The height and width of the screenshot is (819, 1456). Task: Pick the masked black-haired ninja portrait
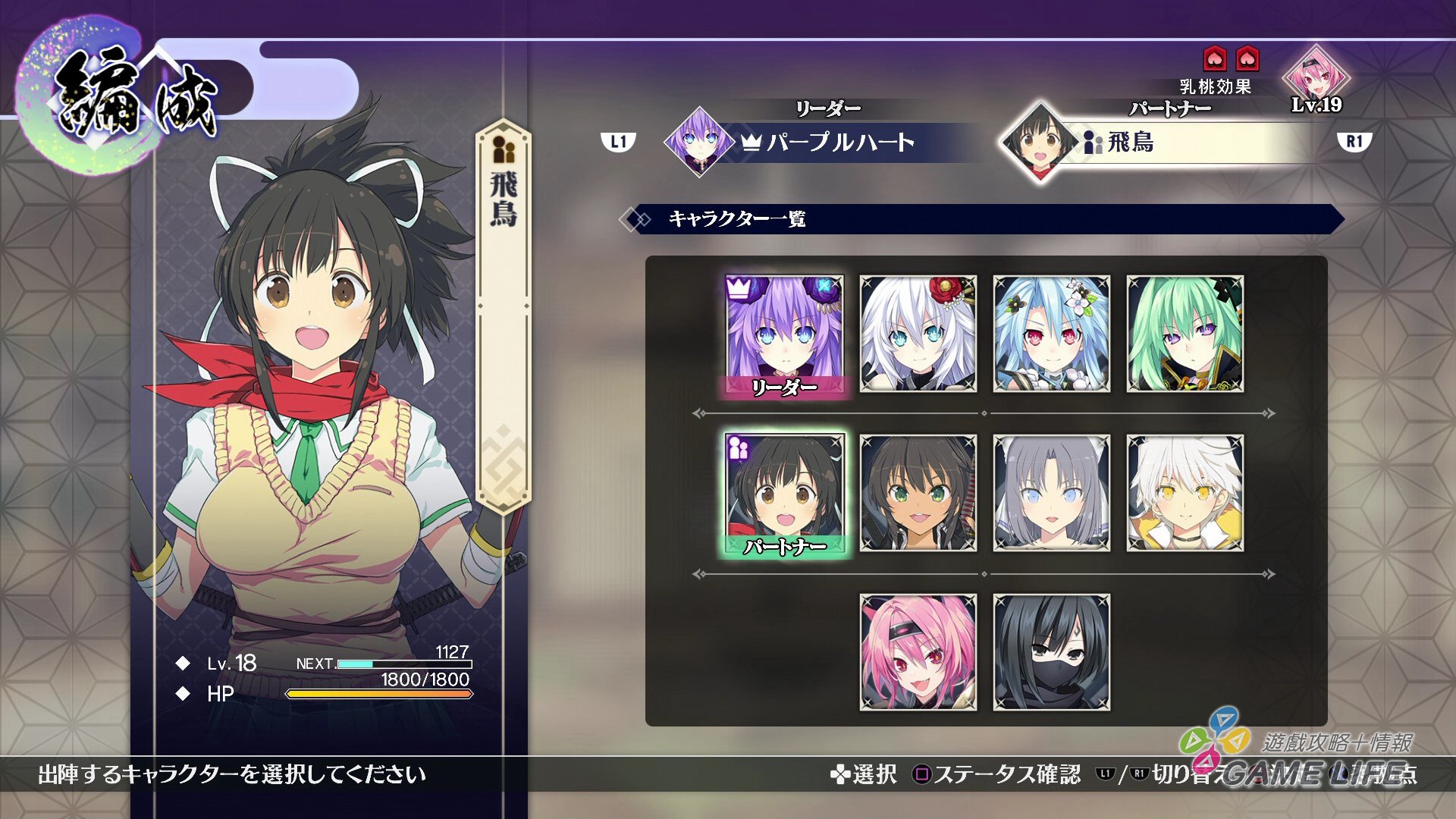pyautogui.click(x=1051, y=652)
